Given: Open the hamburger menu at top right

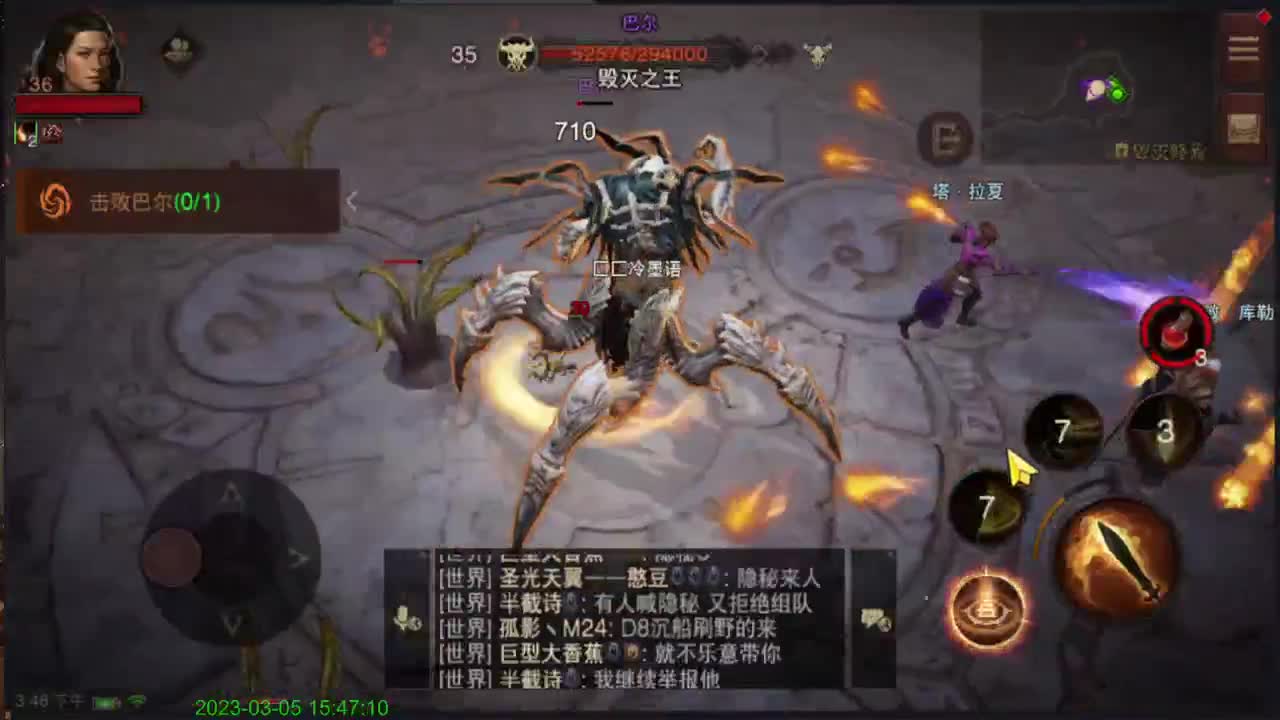Looking at the screenshot, I should [x=1242, y=47].
